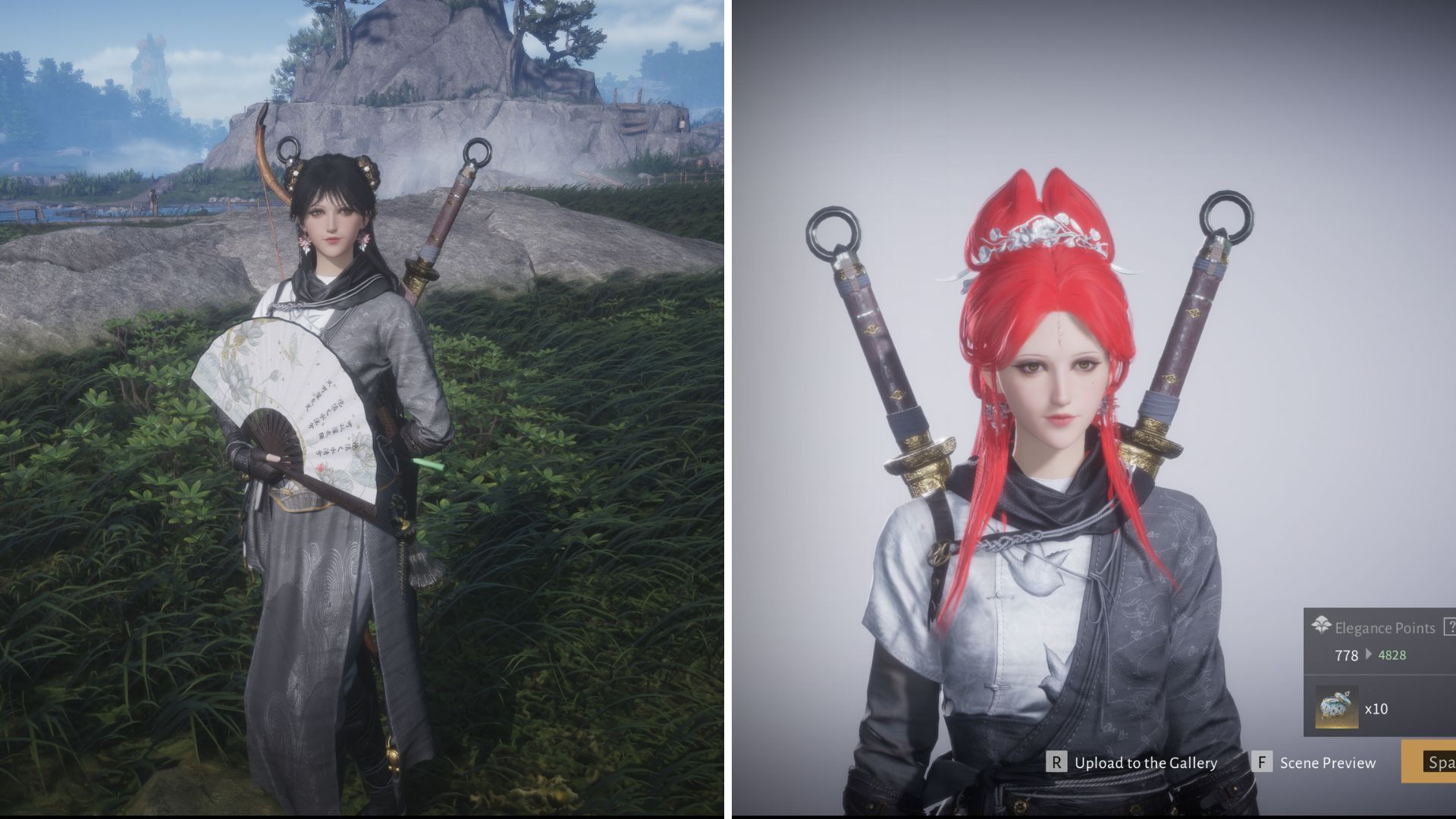Click the jewelry box reward item icon

pos(1335,707)
